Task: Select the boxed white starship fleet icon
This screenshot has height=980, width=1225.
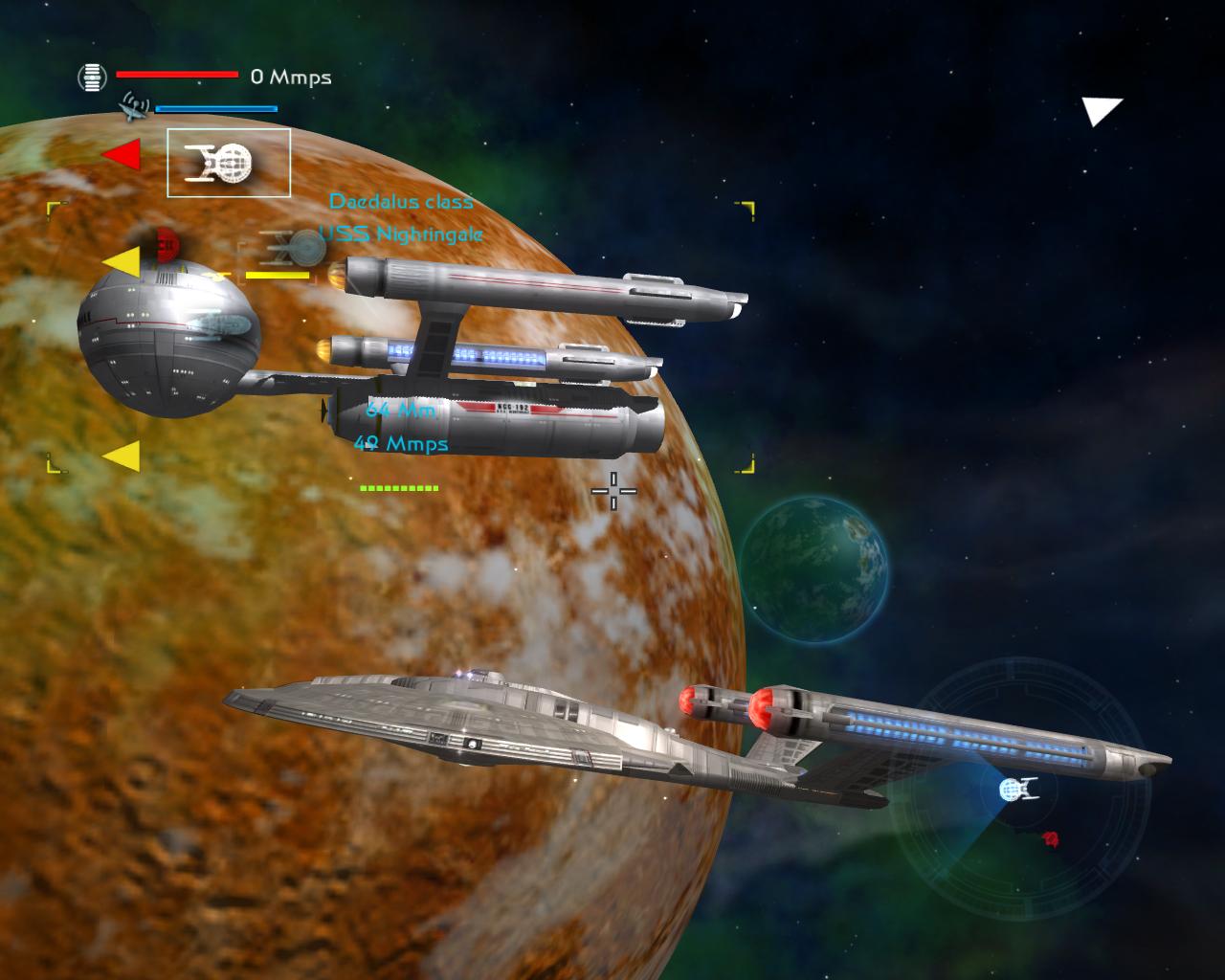Action: pyautogui.click(x=229, y=163)
